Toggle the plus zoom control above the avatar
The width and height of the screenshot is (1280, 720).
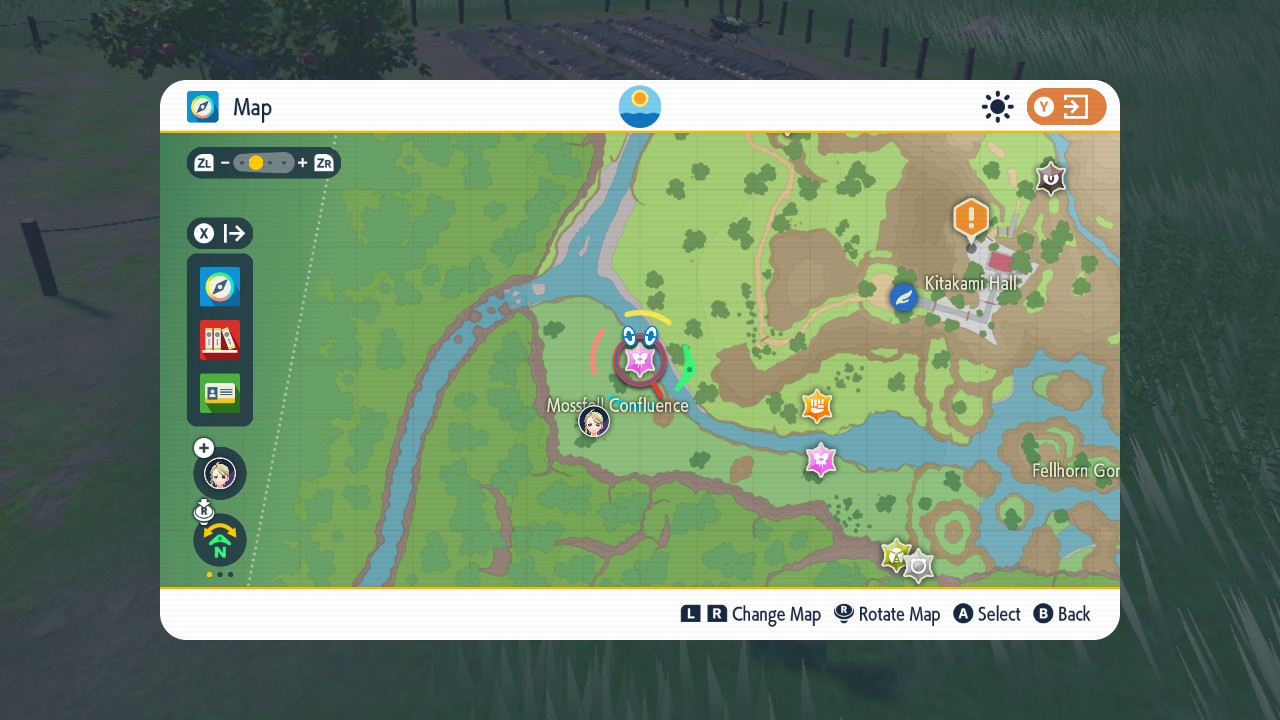coord(202,448)
